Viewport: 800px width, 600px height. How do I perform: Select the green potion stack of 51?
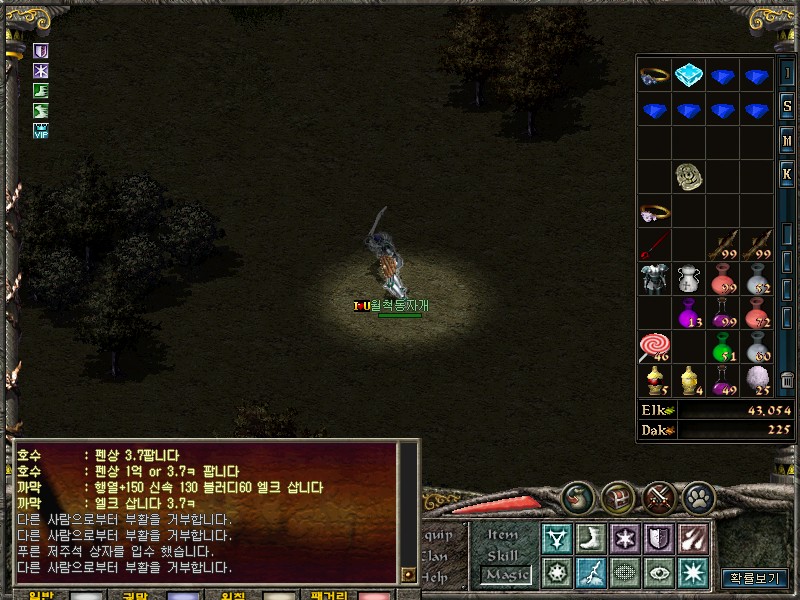(x=722, y=347)
